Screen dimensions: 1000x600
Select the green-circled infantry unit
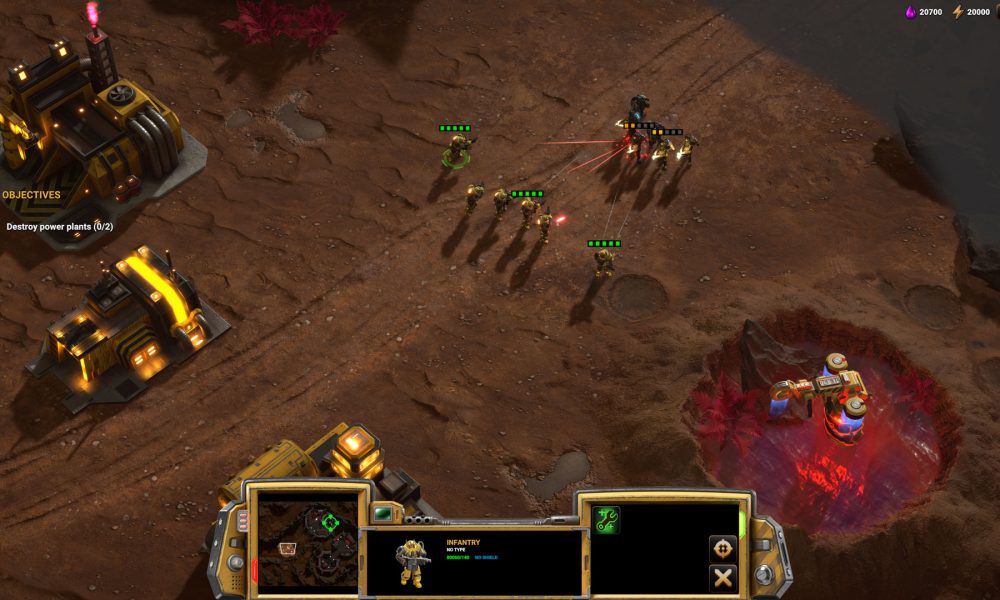click(458, 150)
